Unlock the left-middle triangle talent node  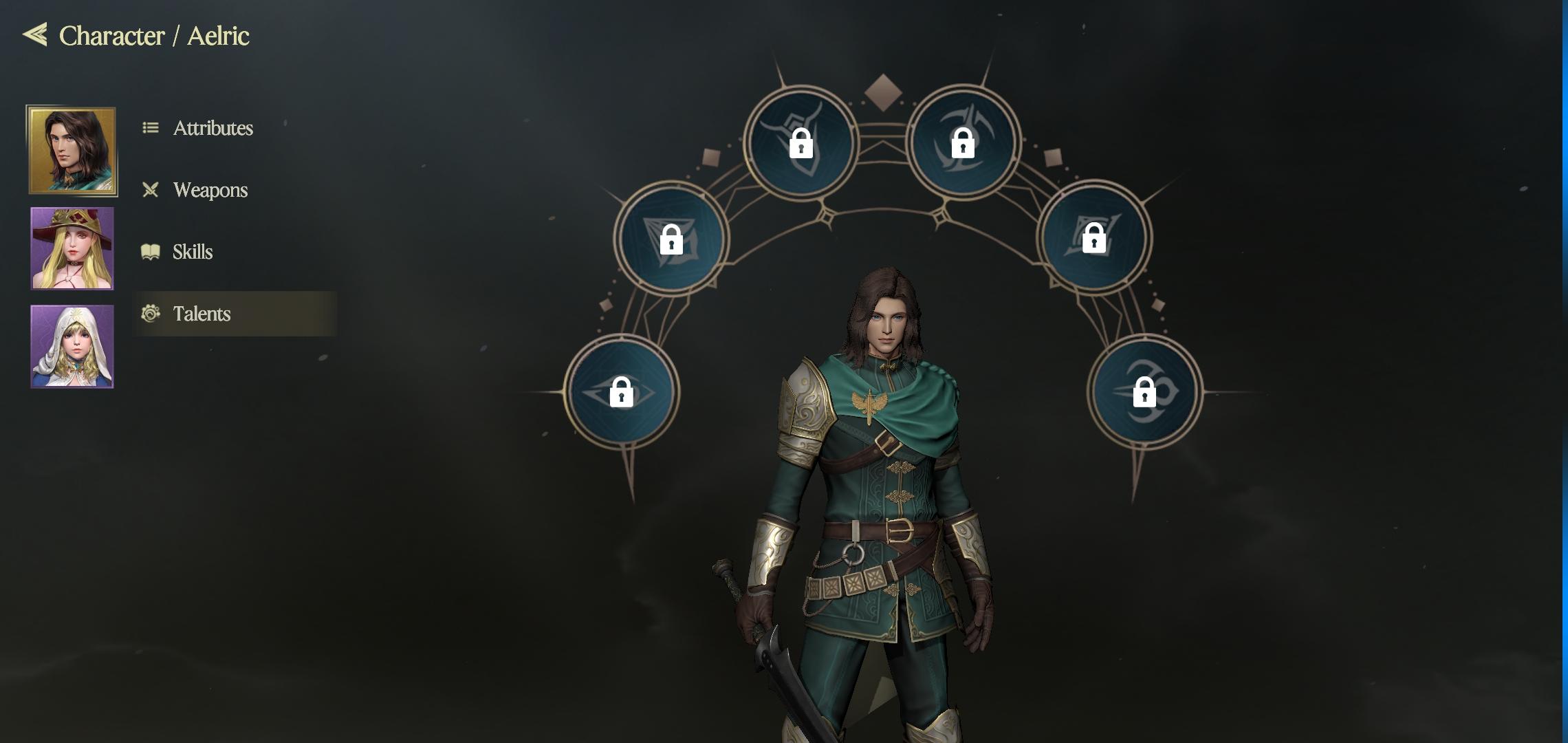click(x=672, y=238)
